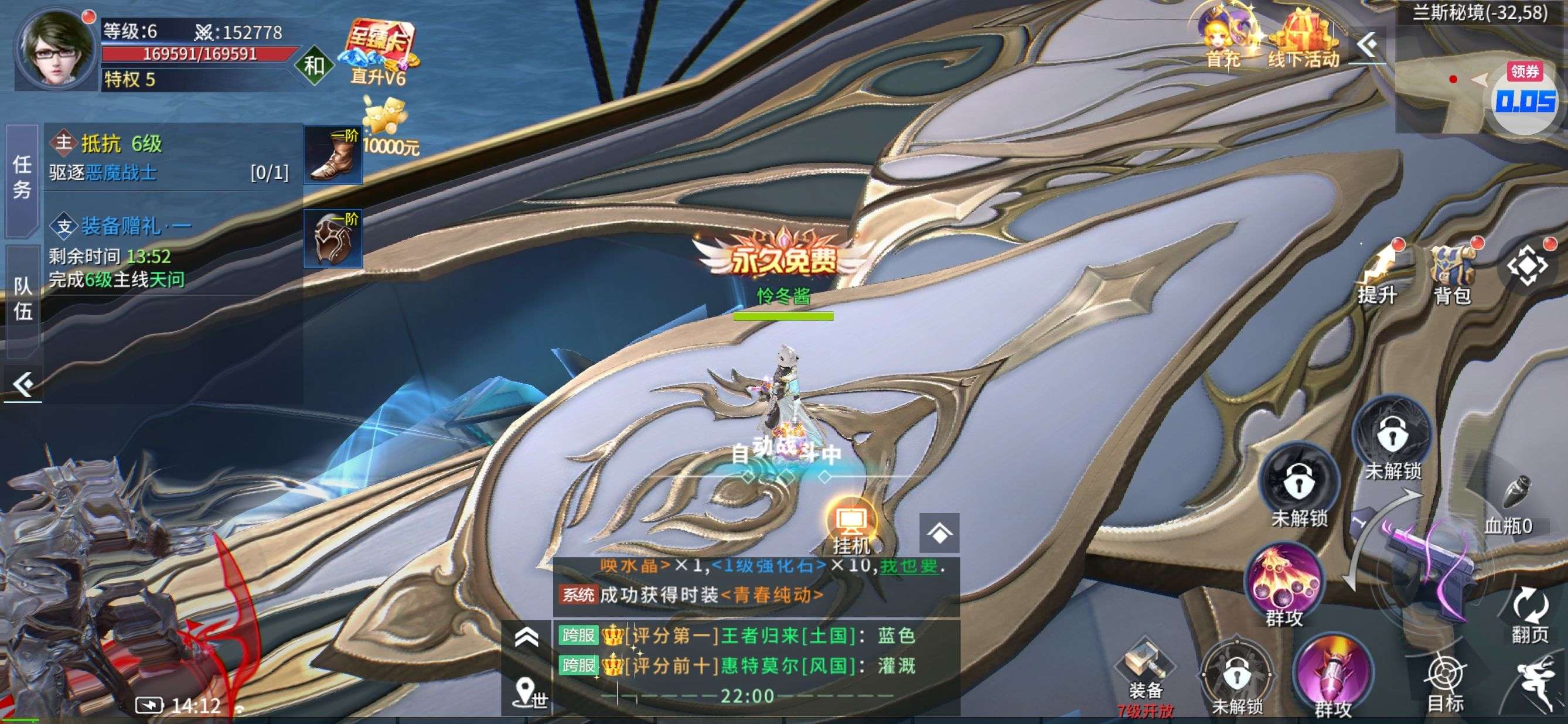Switch to the 任务 quest tab
Screen dimensions: 1568x724
coord(22,177)
